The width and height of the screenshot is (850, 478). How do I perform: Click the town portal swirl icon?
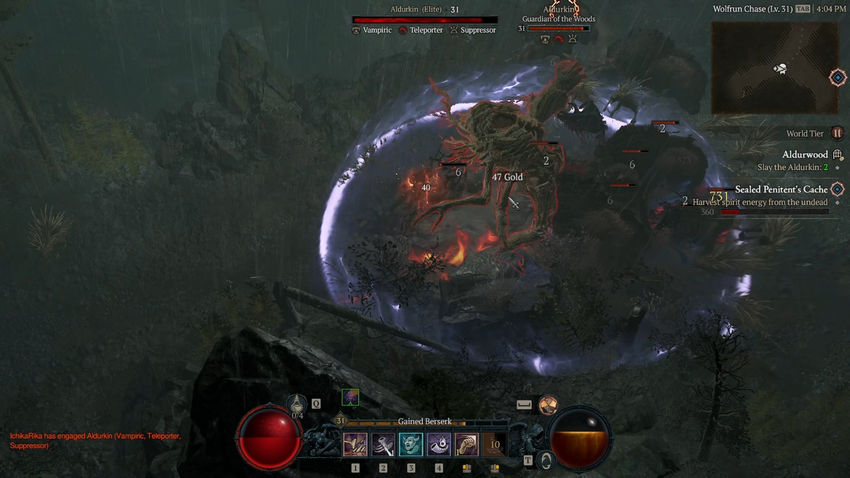(546, 460)
